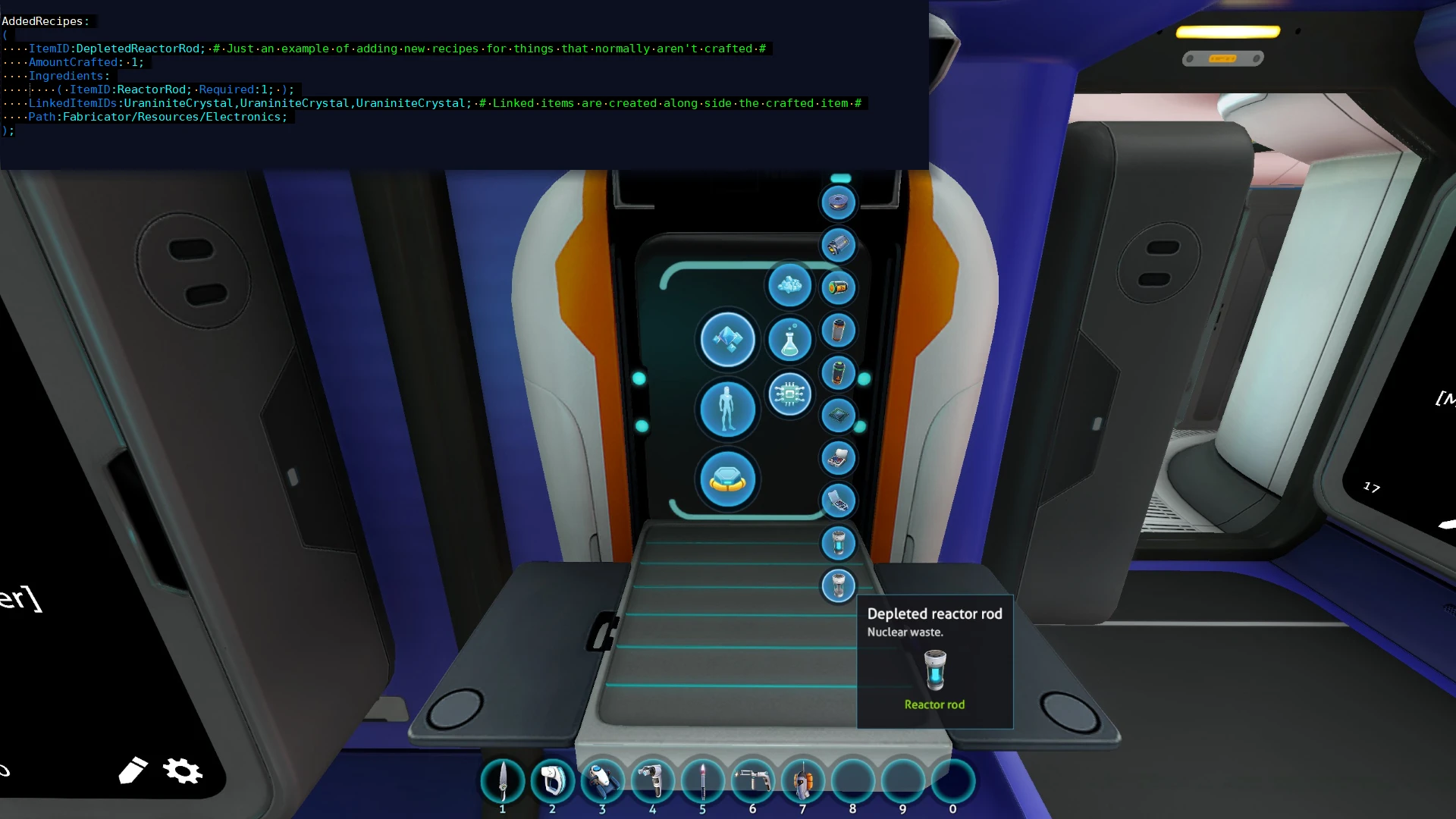Equip the Survival Knife in hotbar slot 1
Viewport: 1456px width, 819px height.
[502, 781]
